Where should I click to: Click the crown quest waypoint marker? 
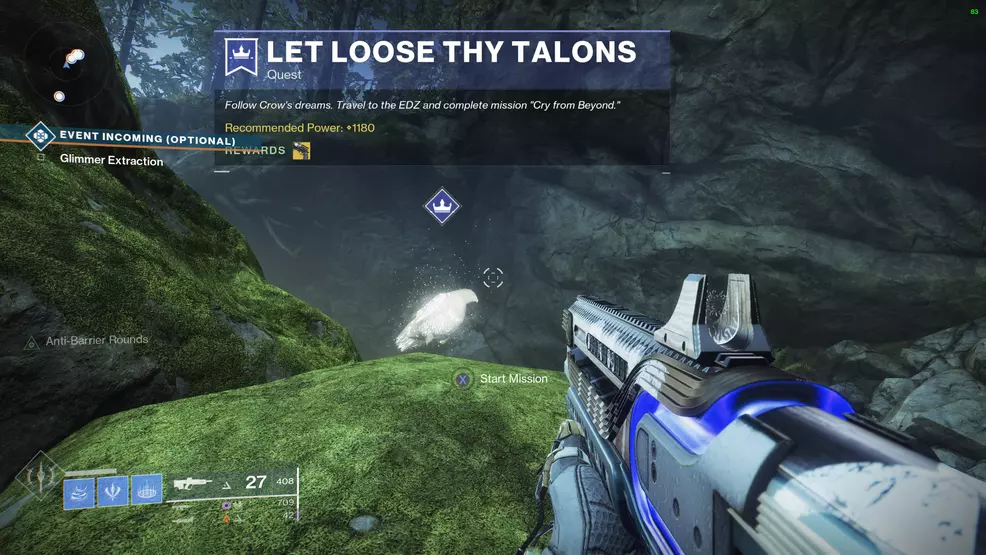[x=442, y=207]
